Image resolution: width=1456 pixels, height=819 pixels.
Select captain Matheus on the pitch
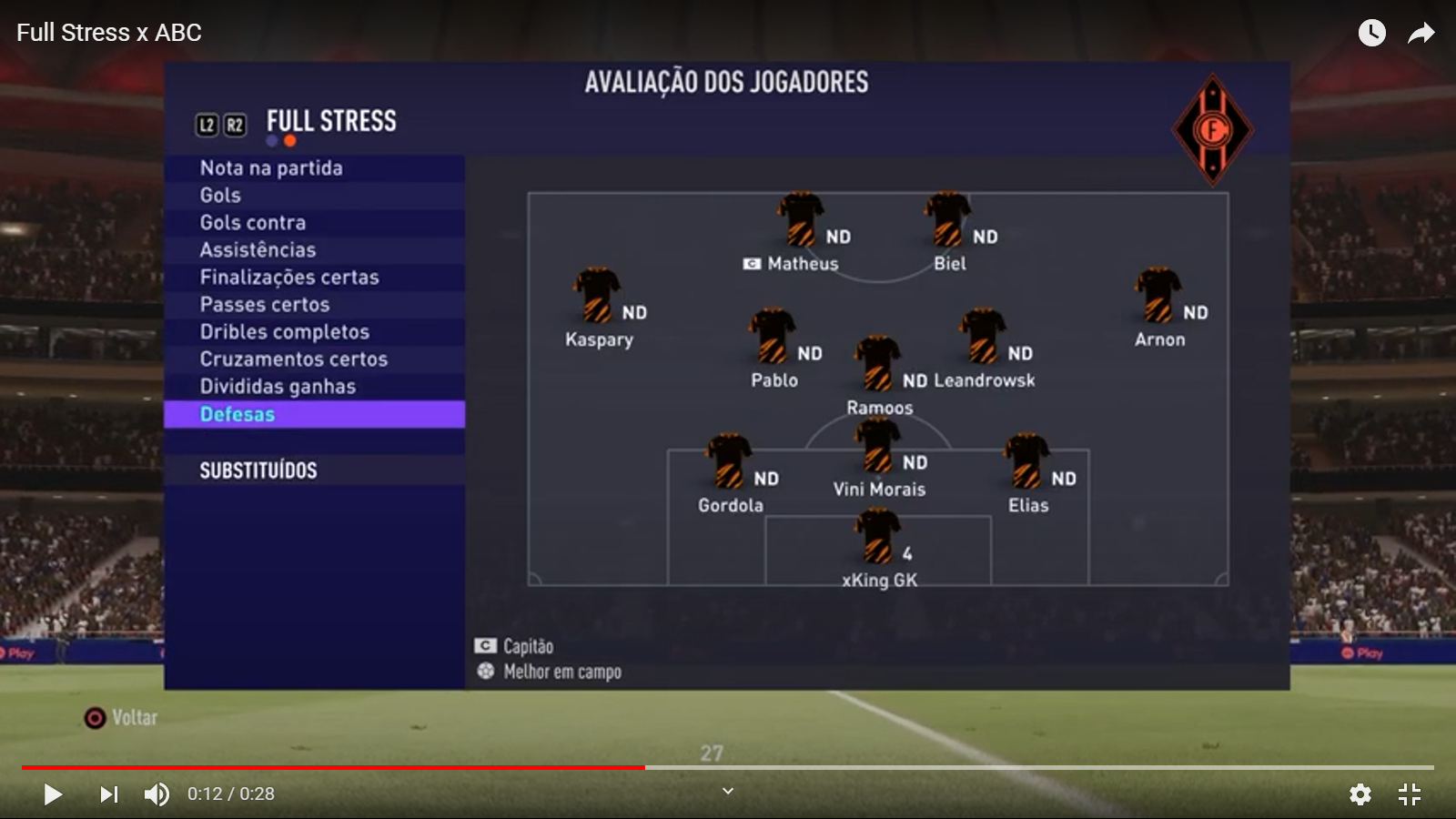(x=800, y=220)
